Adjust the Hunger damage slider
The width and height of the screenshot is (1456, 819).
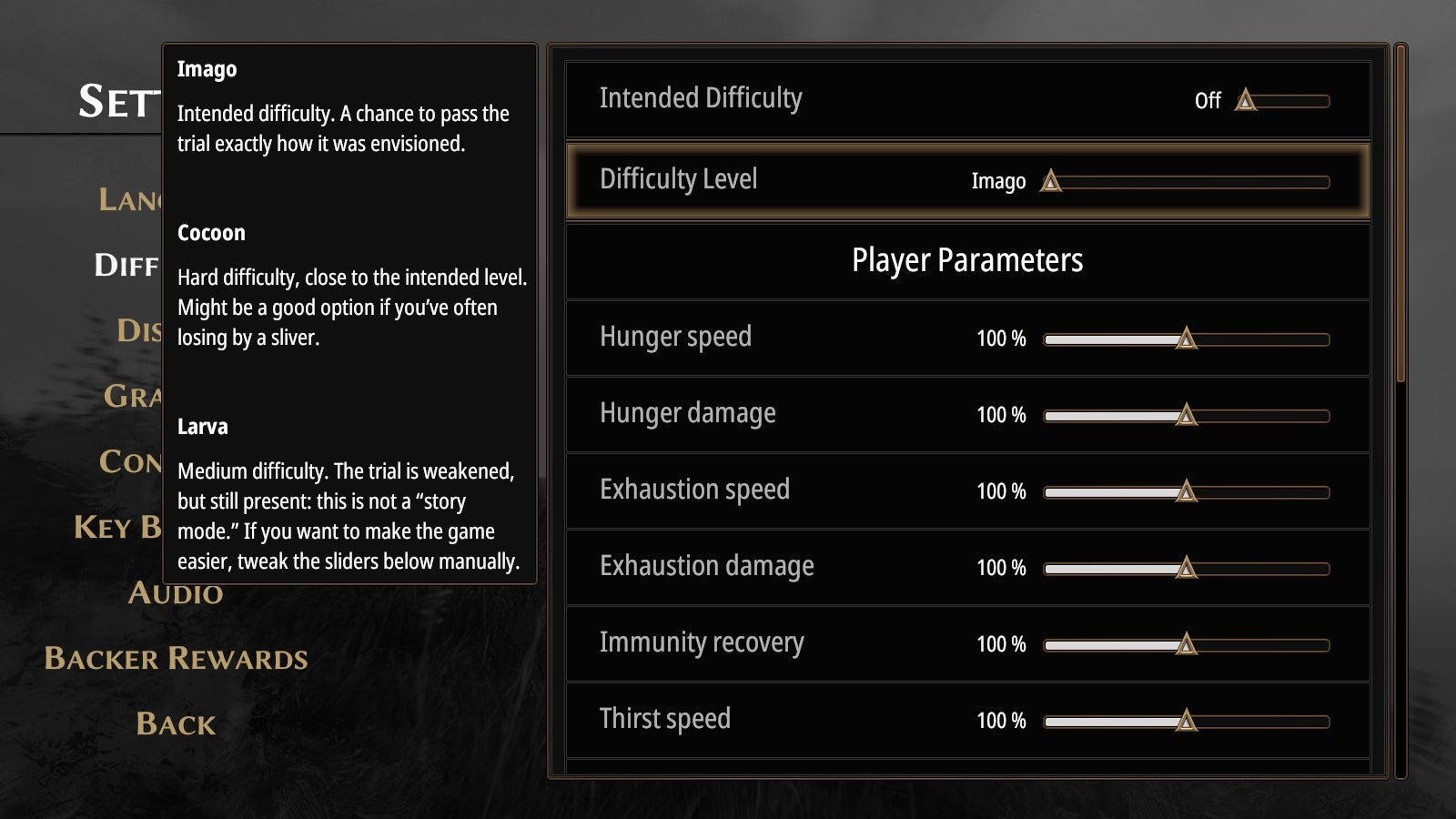coord(1184,414)
